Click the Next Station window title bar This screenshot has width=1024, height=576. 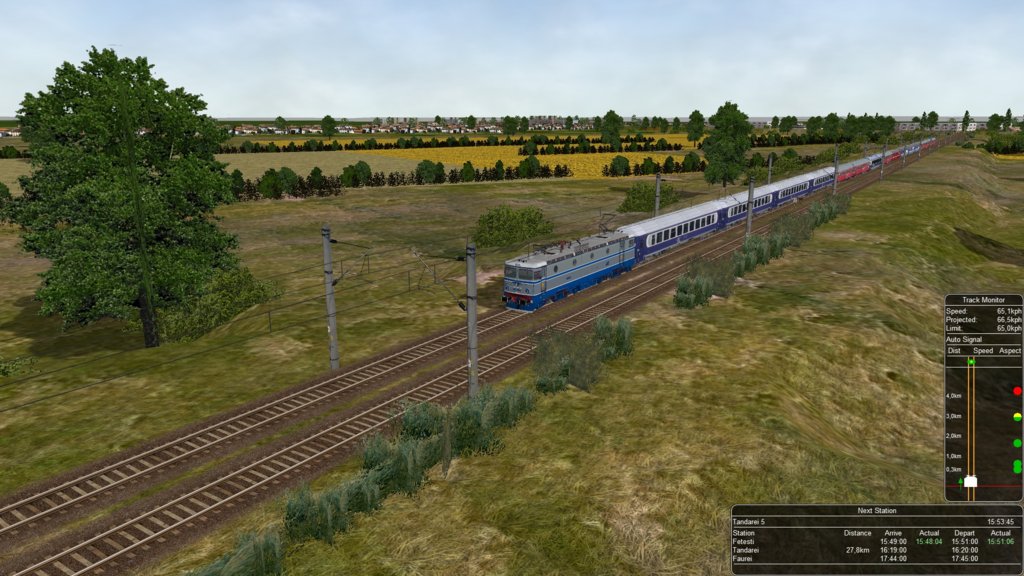(877, 510)
